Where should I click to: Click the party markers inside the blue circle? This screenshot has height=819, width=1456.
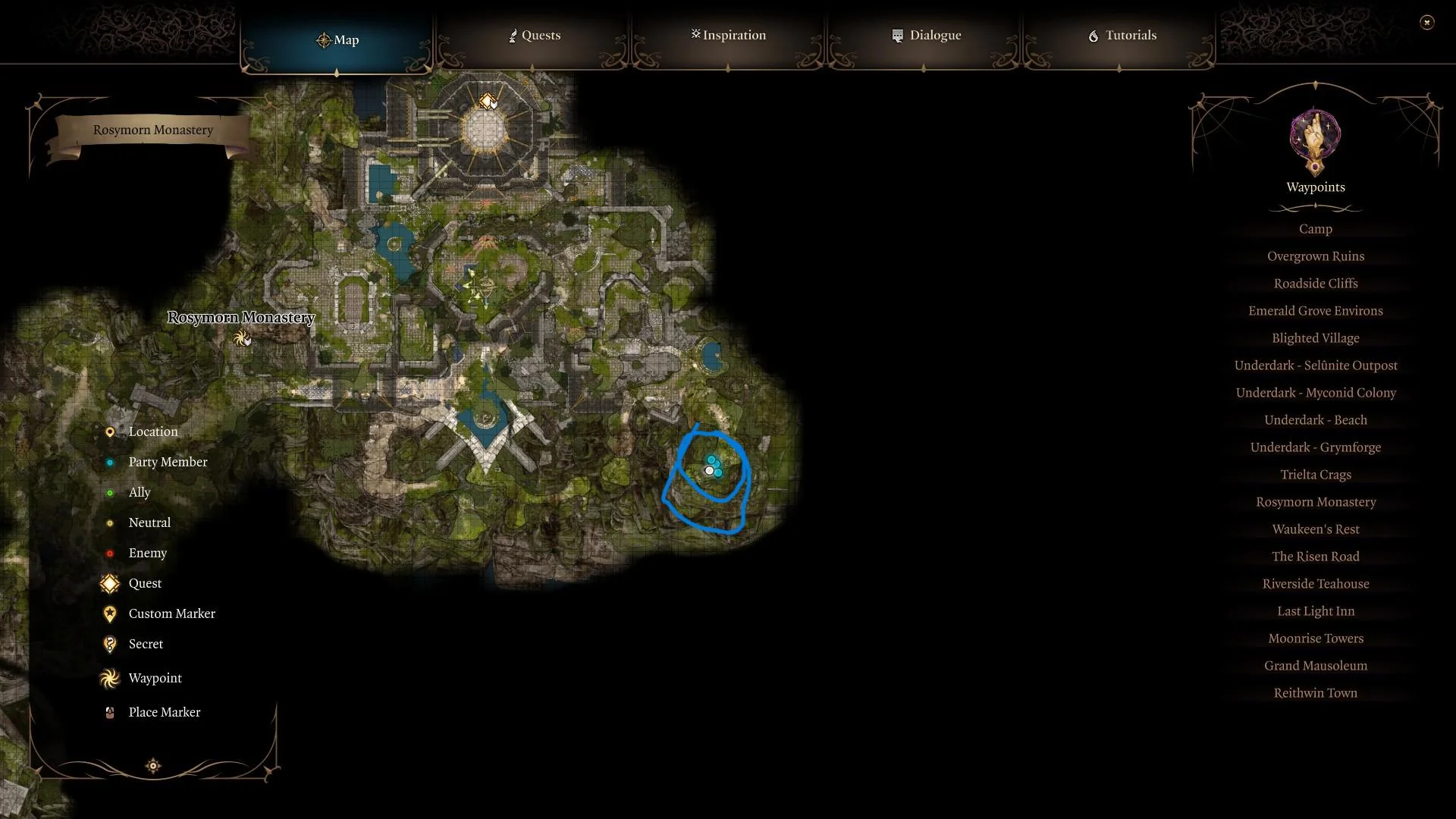click(x=711, y=466)
